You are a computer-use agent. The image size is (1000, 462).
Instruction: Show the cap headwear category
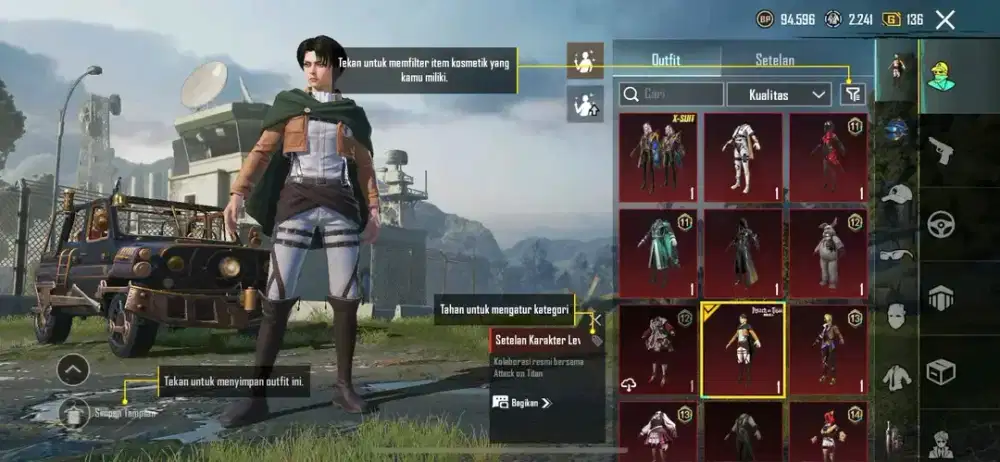pos(897,192)
